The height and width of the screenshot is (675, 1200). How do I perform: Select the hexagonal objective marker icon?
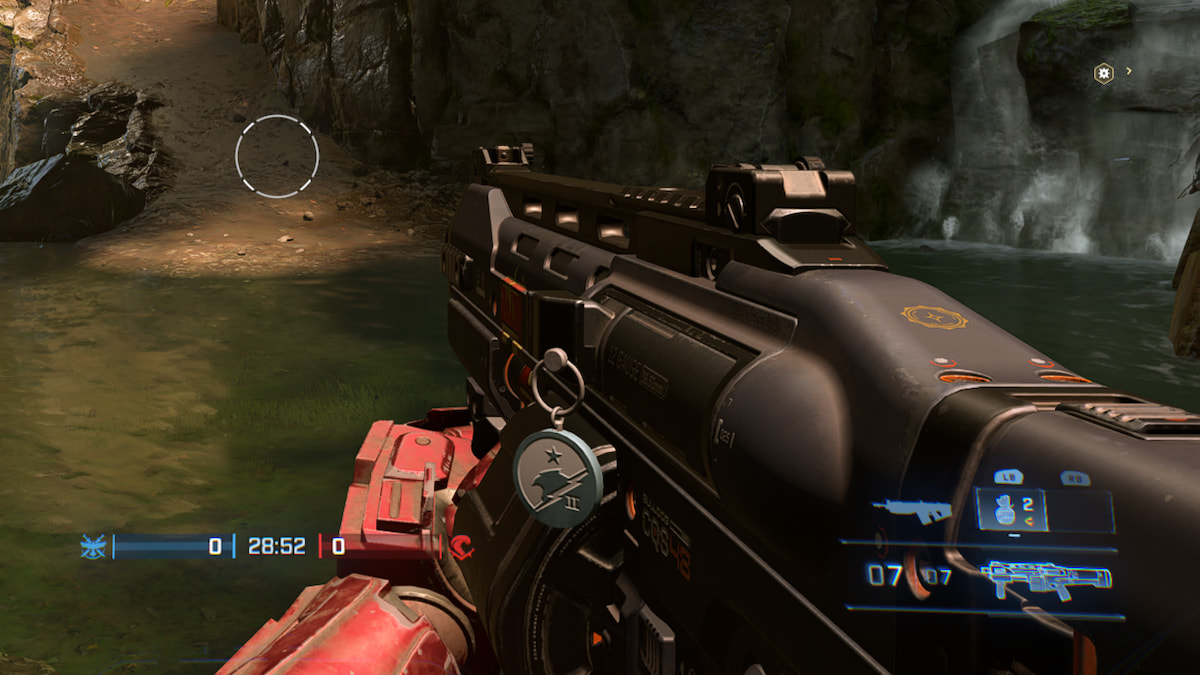(x=1103, y=73)
